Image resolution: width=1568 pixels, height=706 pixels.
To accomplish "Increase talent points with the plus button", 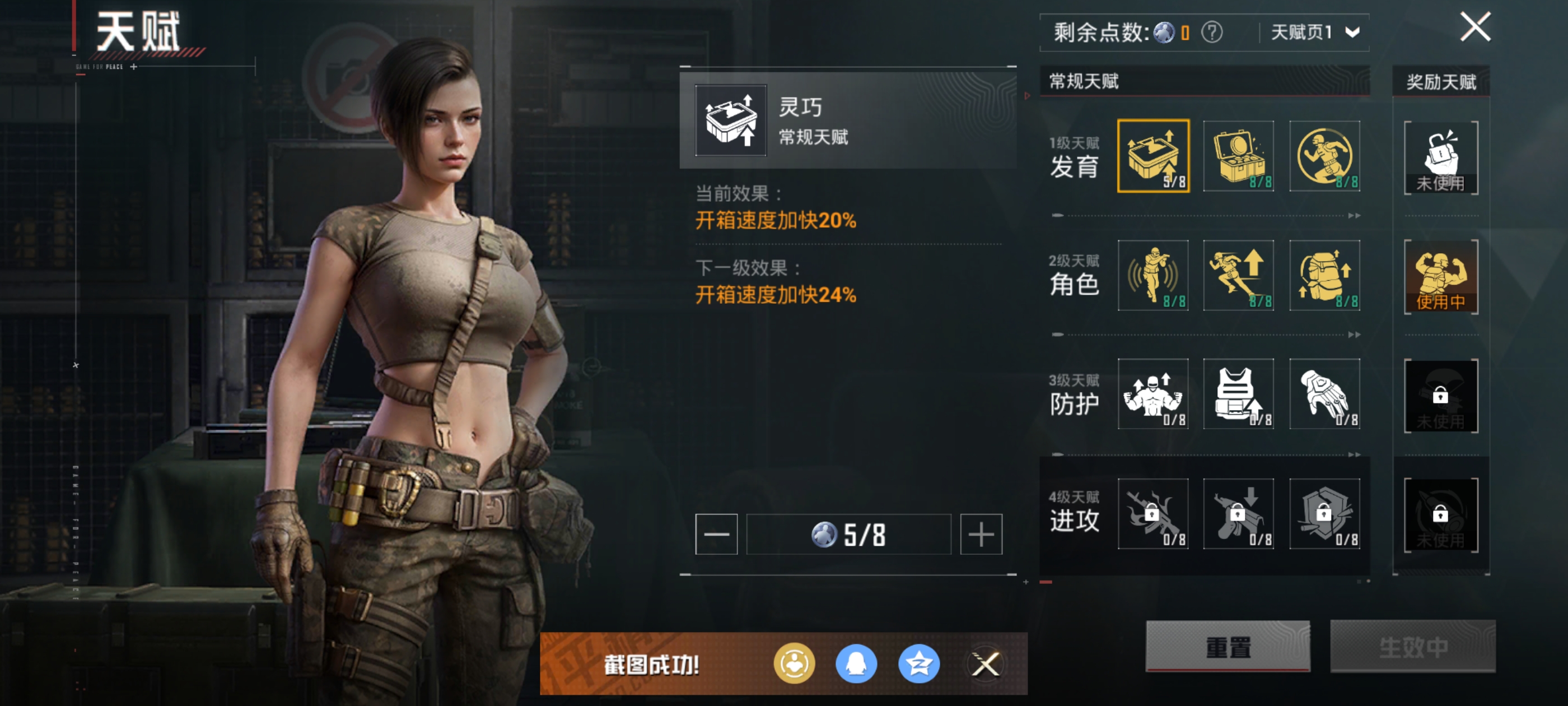I will click(x=981, y=534).
